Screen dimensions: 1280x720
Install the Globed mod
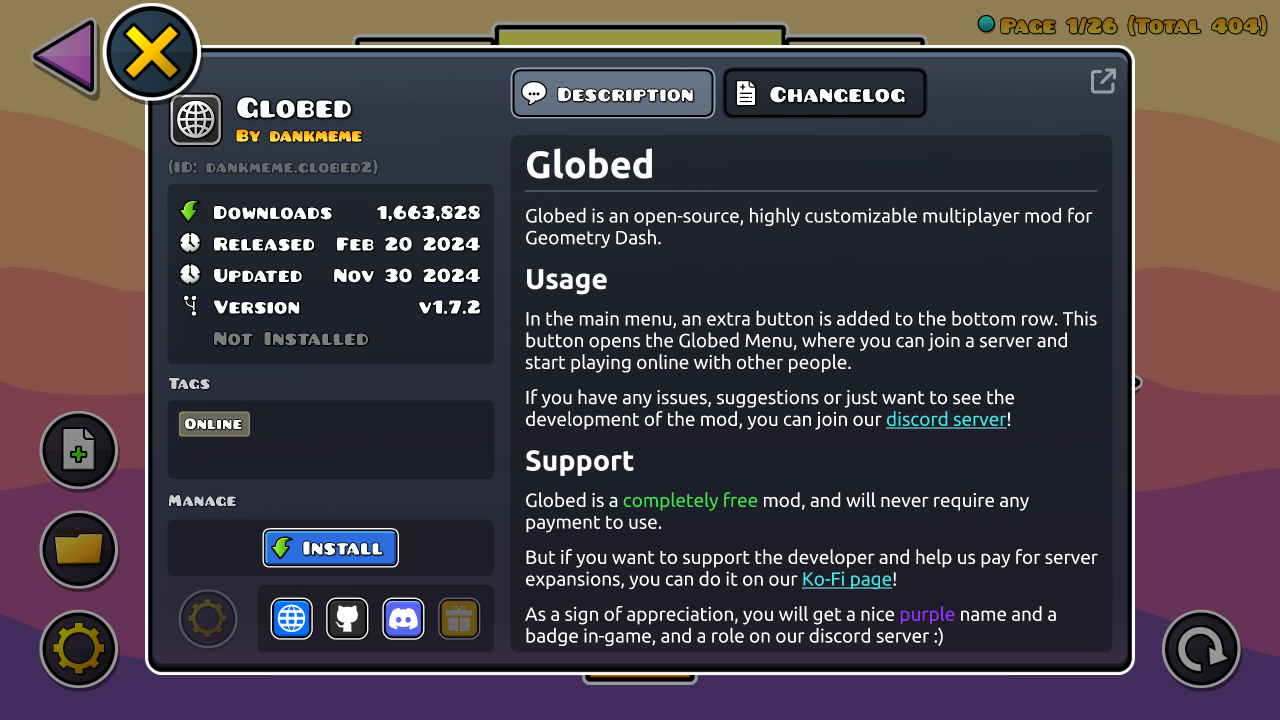pos(330,548)
